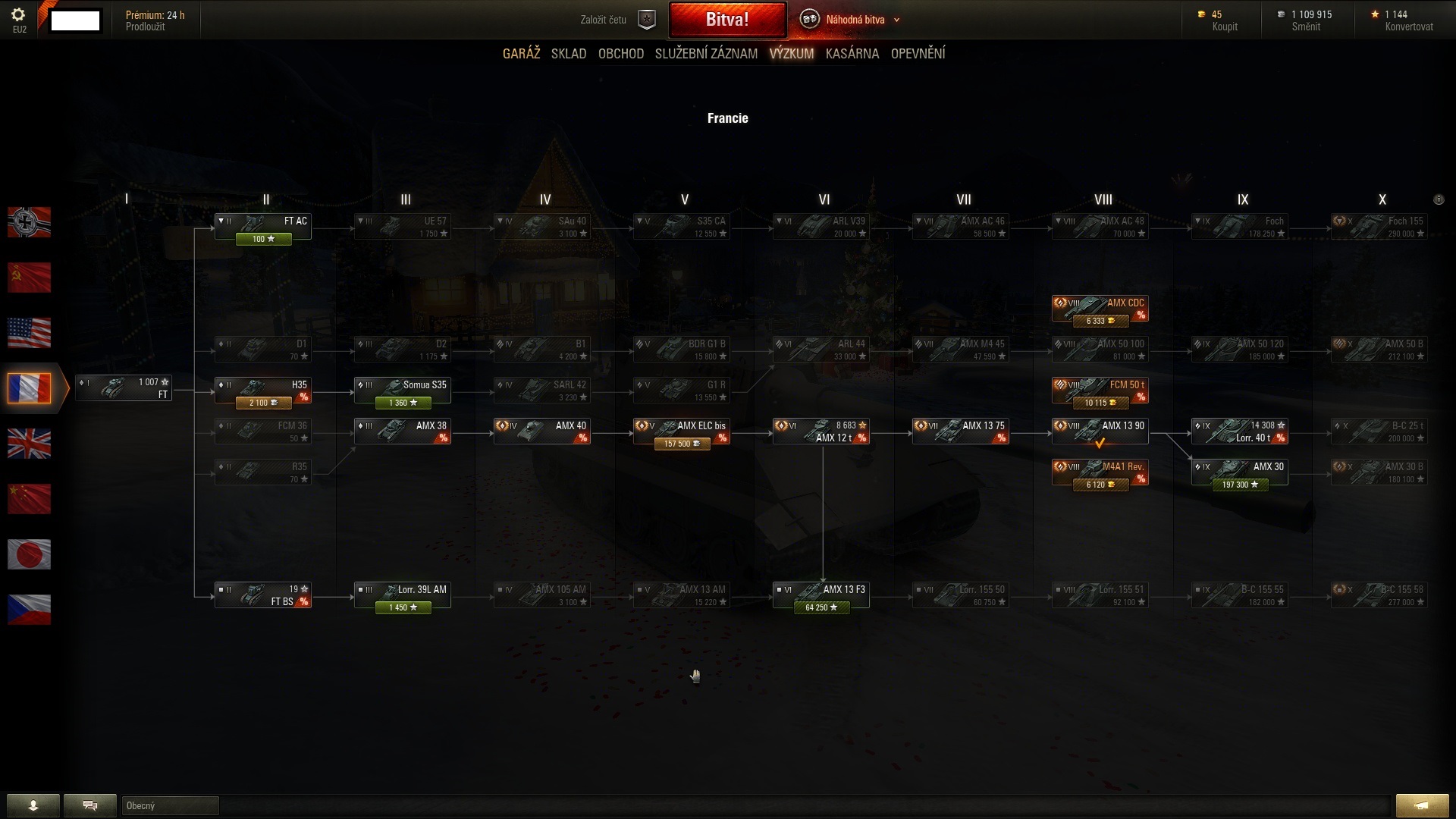Choose the USA nation flag
This screenshot has height=819, width=1456.
pyautogui.click(x=30, y=333)
